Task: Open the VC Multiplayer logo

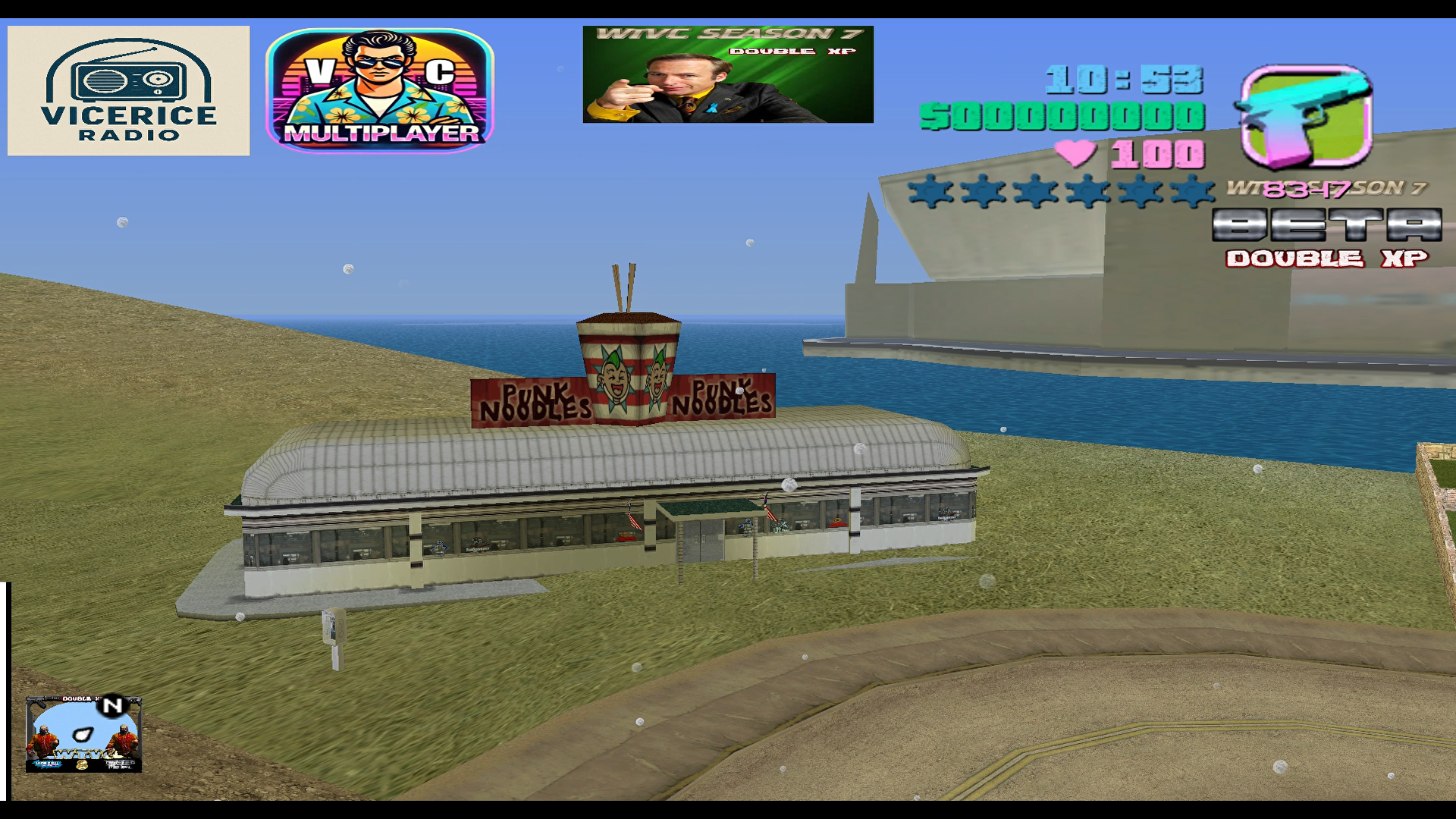Action: [380, 91]
